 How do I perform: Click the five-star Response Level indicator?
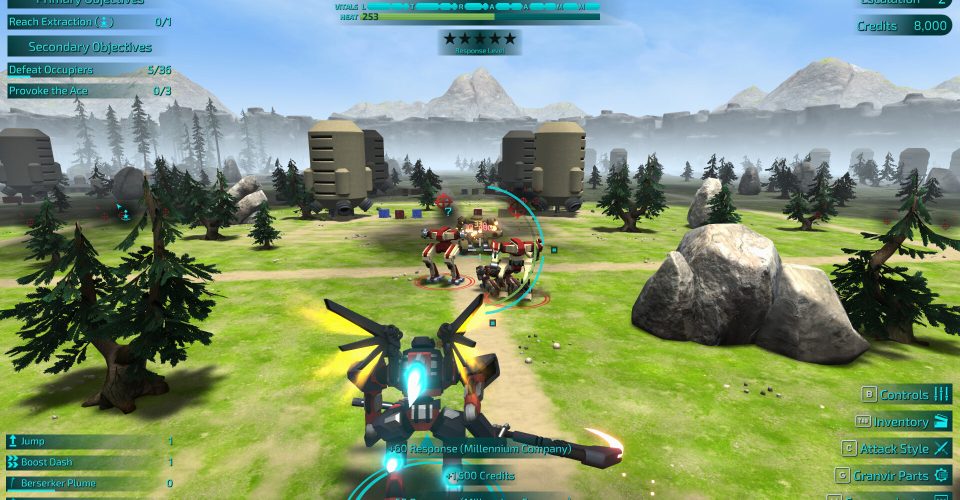[479, 40]
